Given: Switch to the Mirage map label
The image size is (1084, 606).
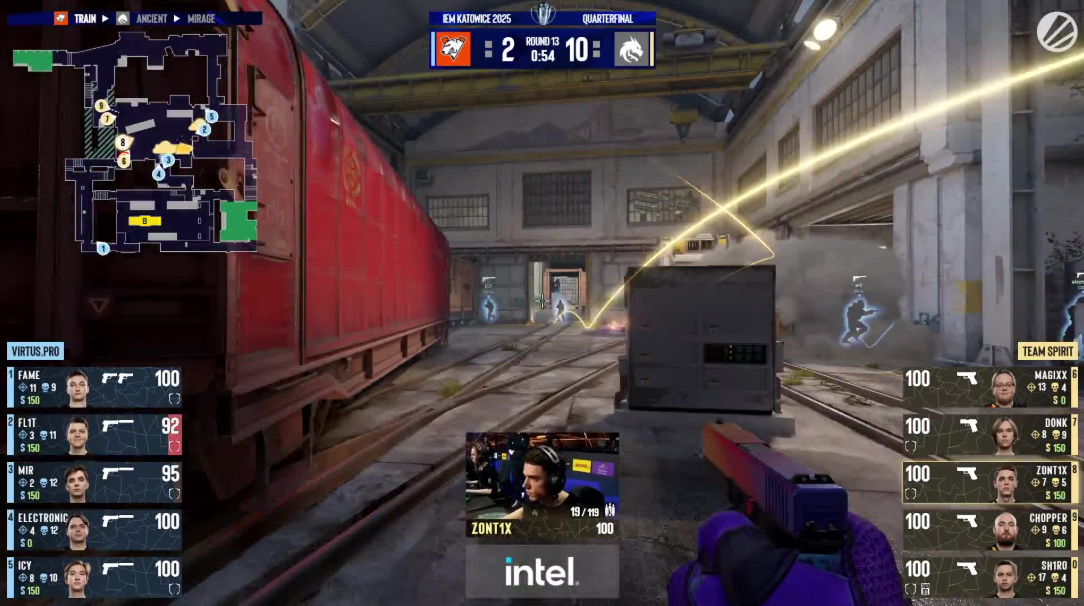Looking at the screenshot, I should click(x=201, y=18).
